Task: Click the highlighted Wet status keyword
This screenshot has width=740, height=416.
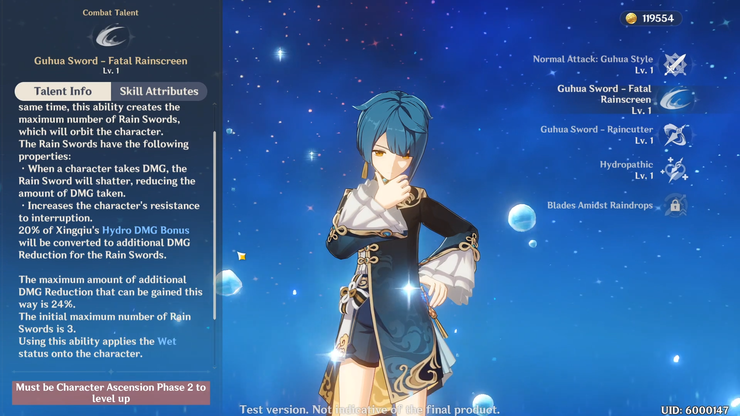Action: click(167, 341)
